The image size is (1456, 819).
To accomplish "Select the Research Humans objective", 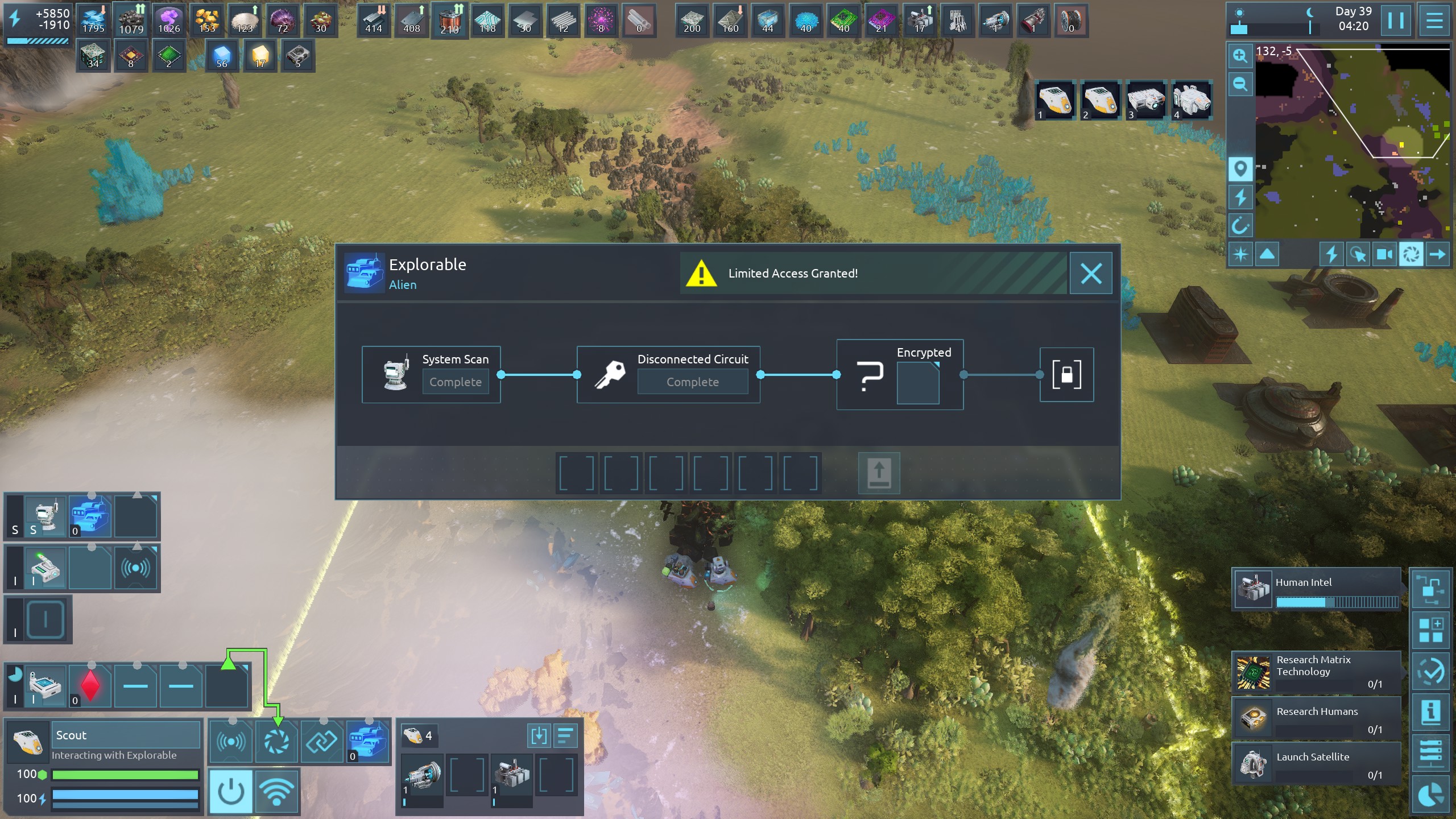I will point(1316,718).
